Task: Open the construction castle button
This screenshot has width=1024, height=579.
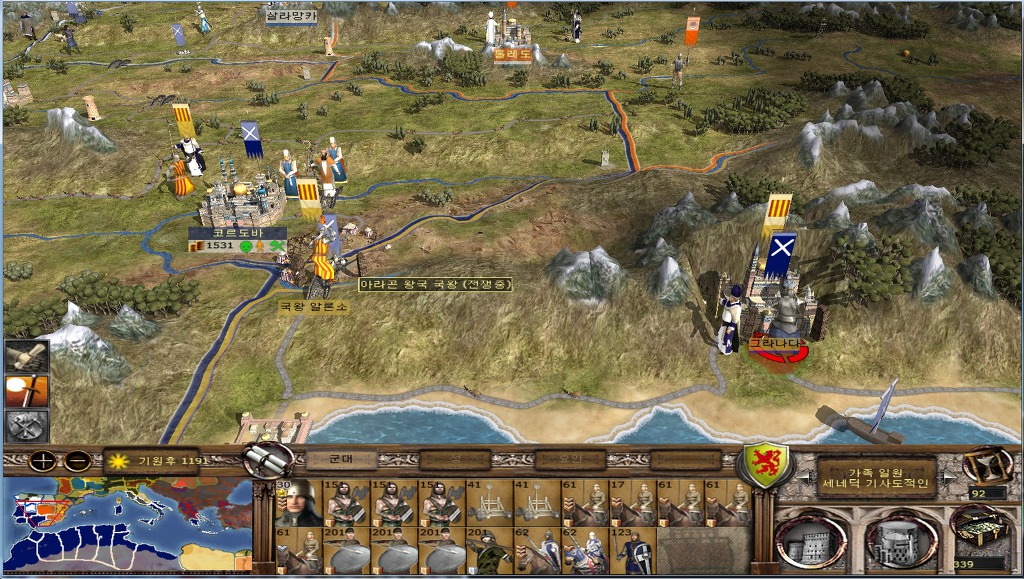Action: [x=810, y=541]
